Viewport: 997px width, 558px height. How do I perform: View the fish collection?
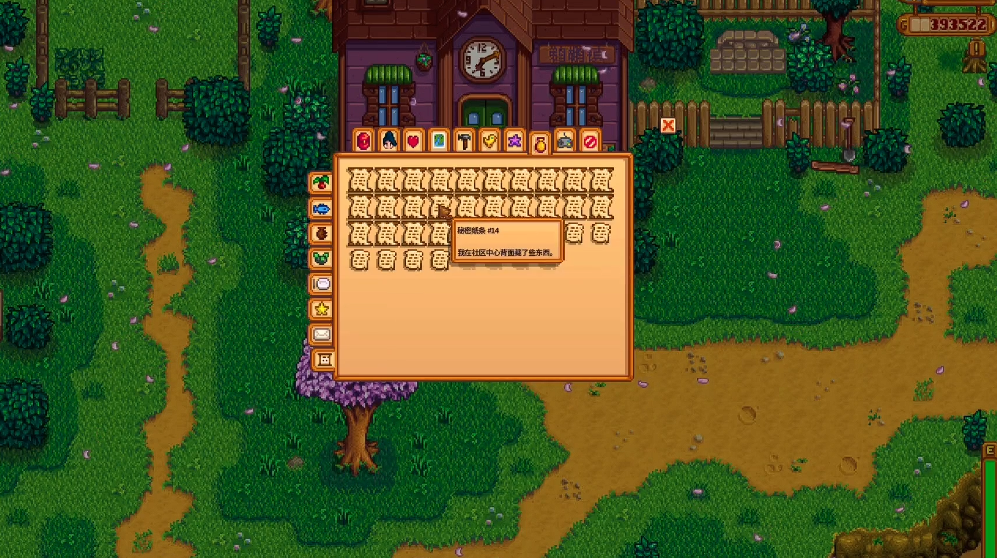(x=321, y=208)
